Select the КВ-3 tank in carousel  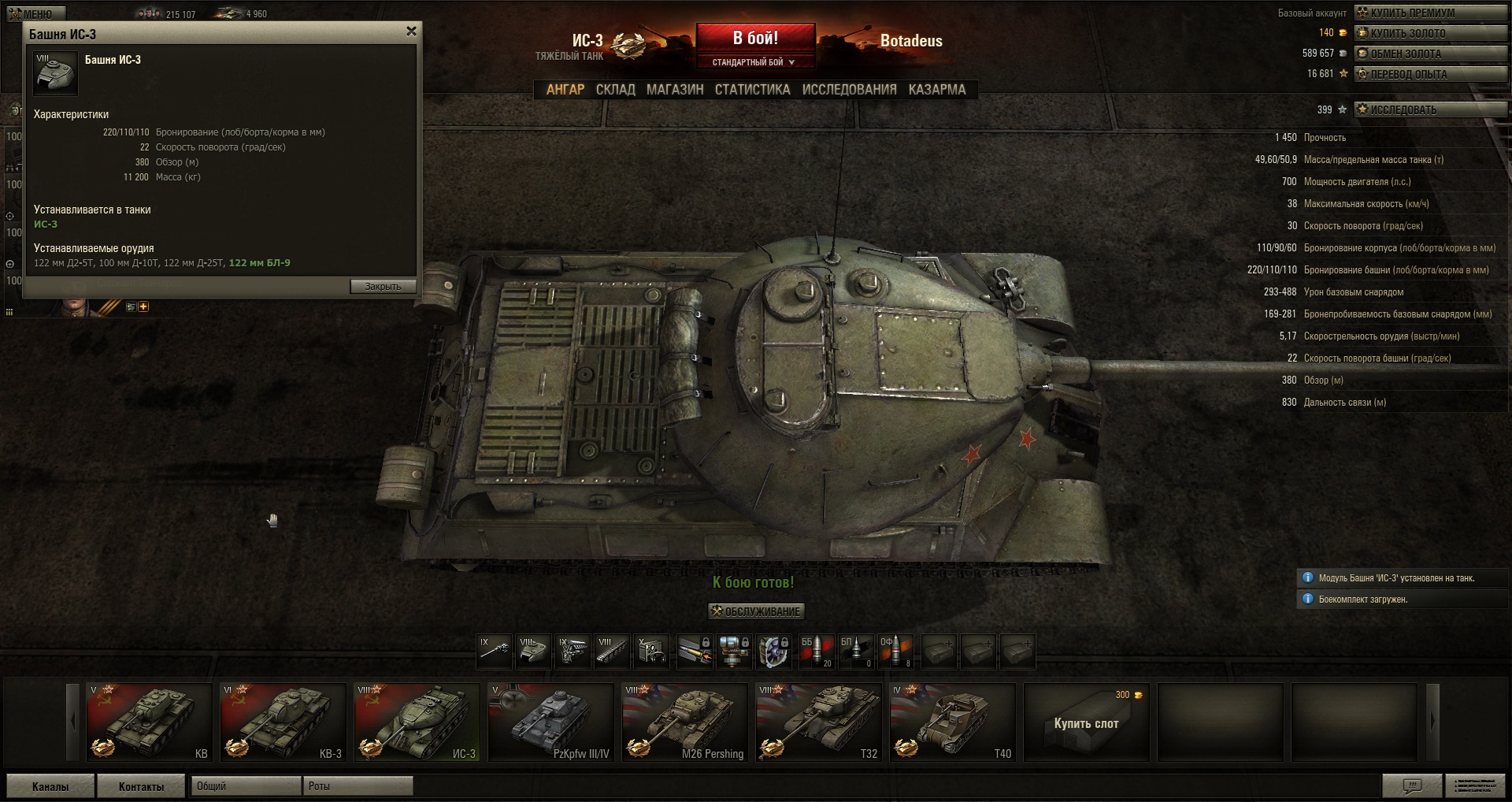coord(283,722)
